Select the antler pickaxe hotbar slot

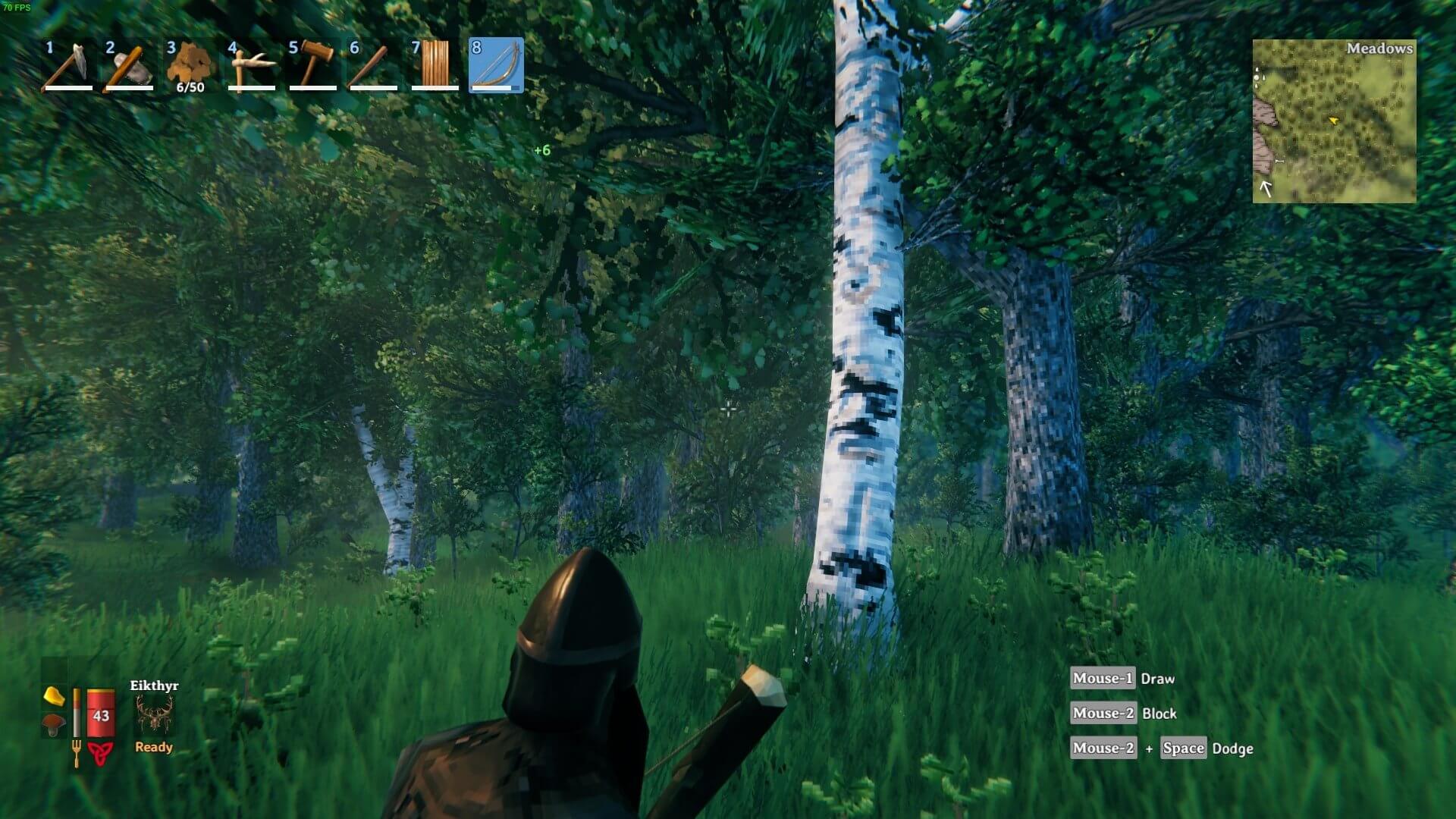tap(251, 65)
